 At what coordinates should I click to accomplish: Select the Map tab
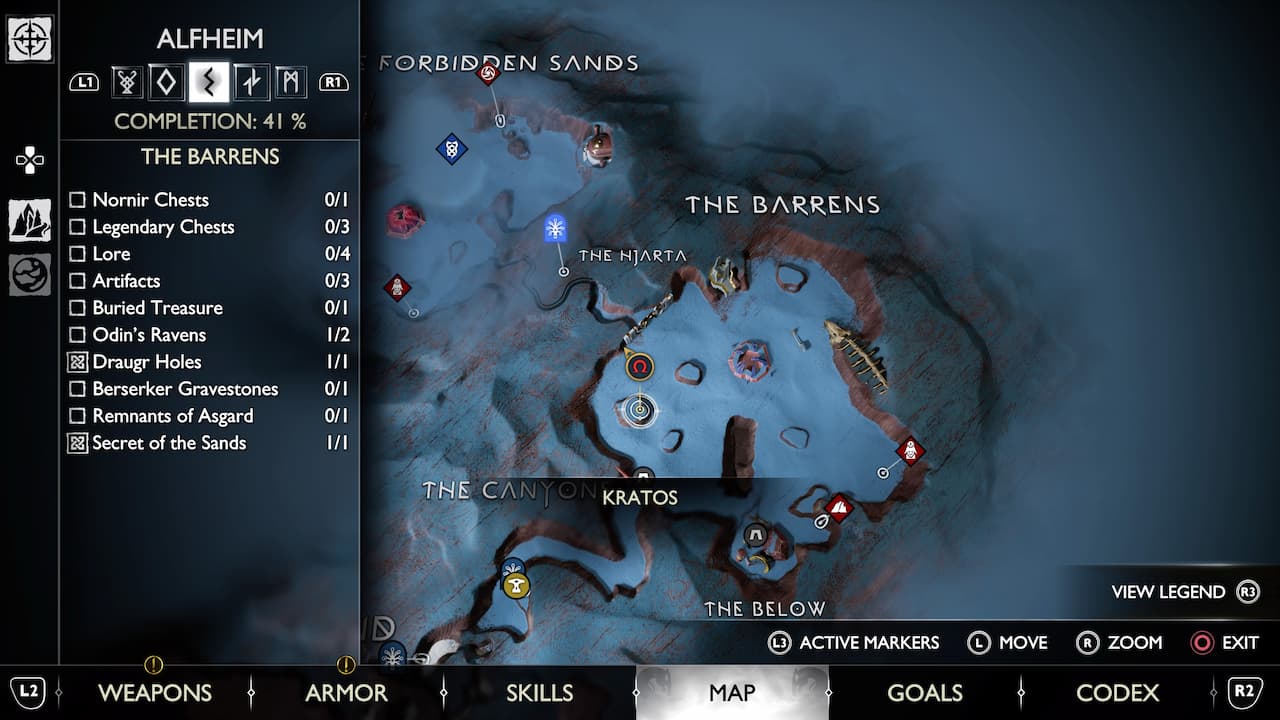[731, 692]
